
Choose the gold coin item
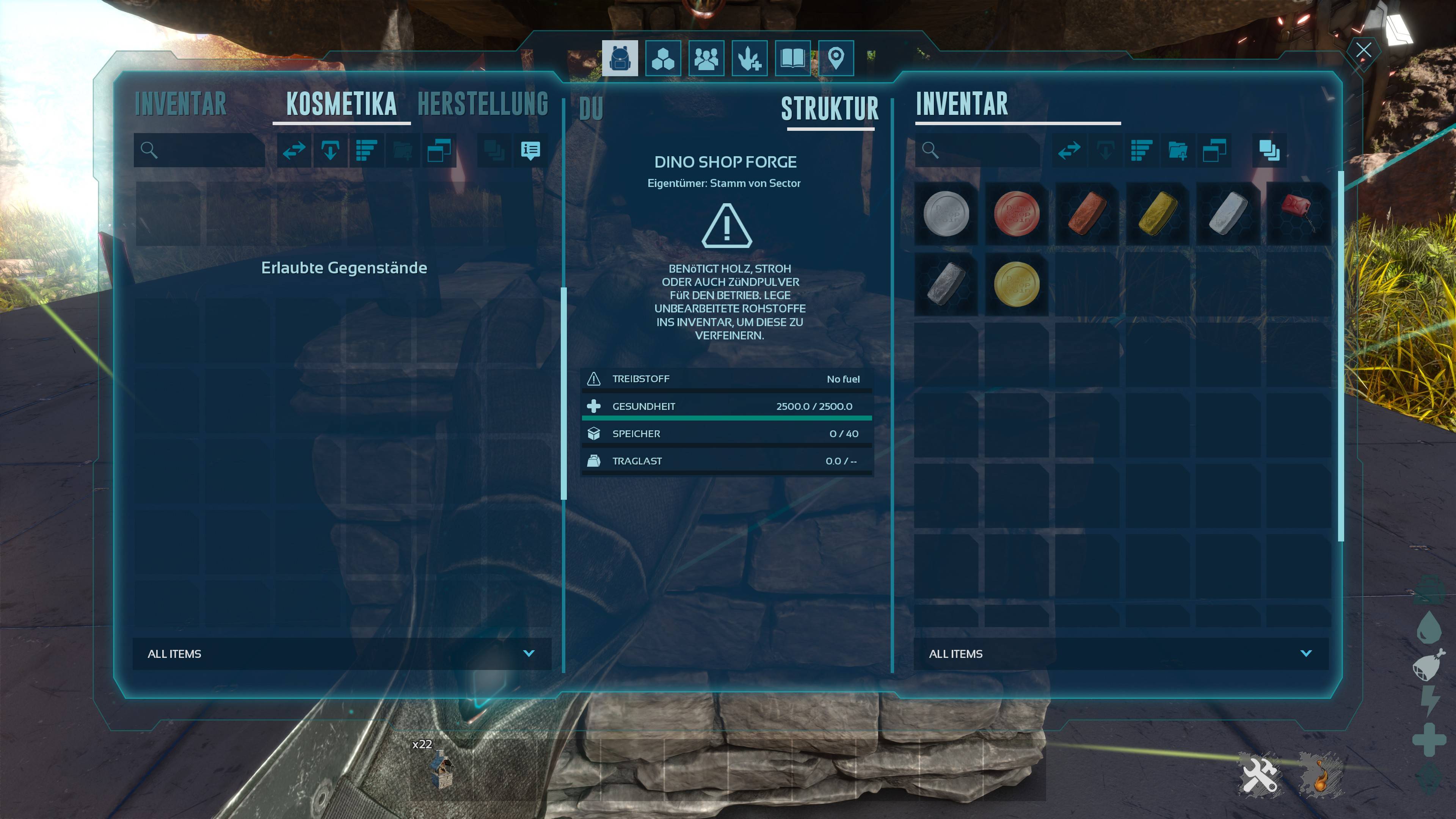click(1016, 284)
